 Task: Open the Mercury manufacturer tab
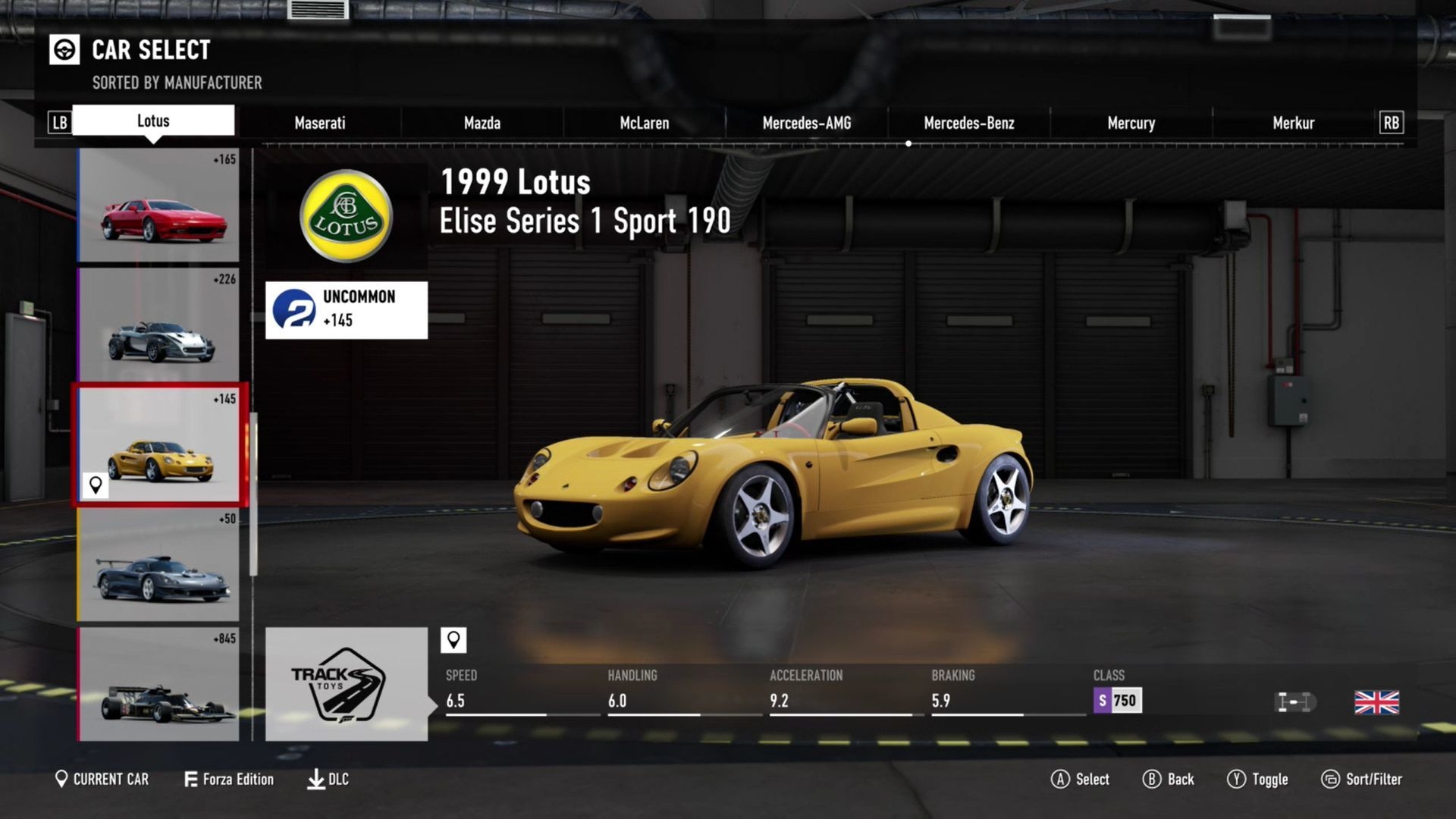coord(1131,123)
